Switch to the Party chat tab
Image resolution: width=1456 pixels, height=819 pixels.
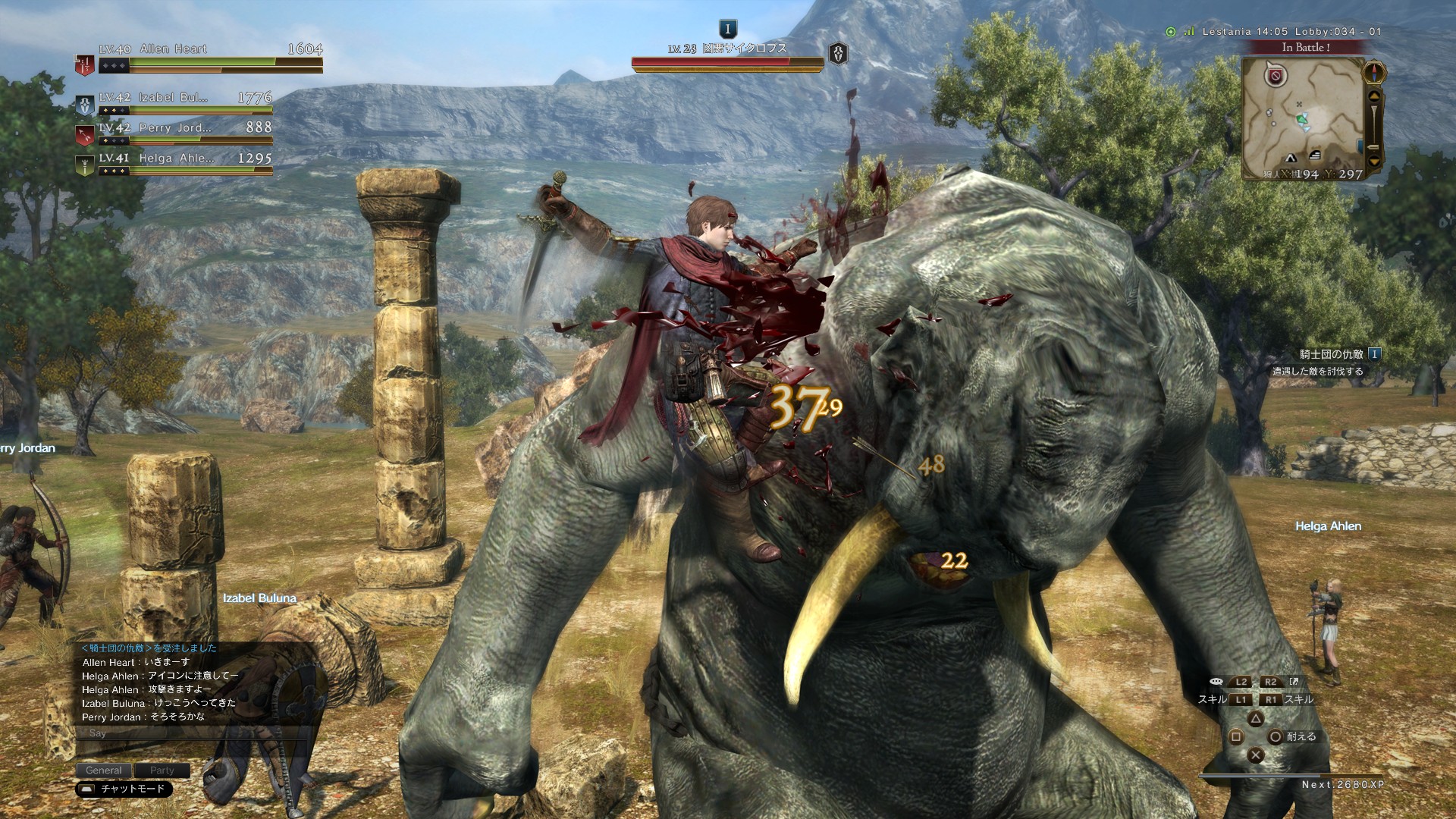(162, 770)
